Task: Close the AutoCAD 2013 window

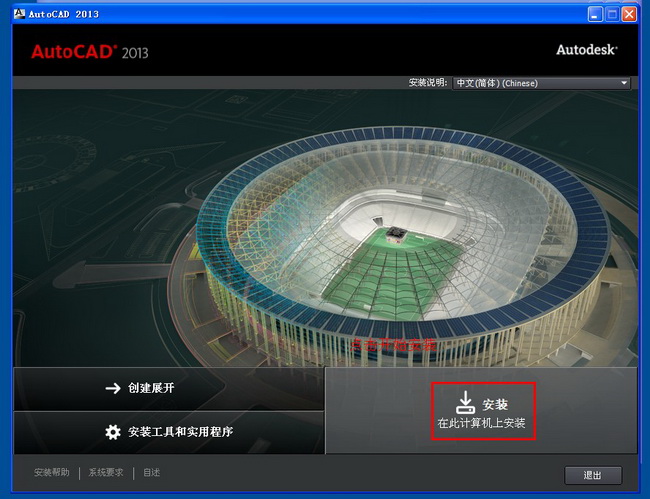Action: (629, 14)
